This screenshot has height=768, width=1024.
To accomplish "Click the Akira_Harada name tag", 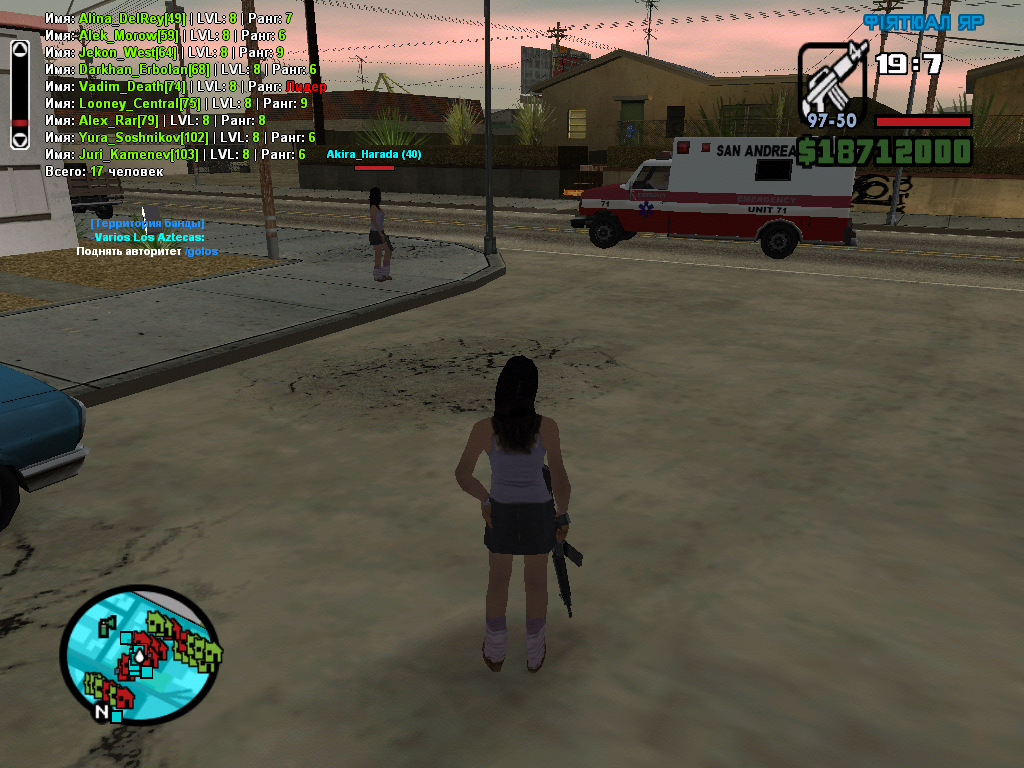I will tap(374, 155).
